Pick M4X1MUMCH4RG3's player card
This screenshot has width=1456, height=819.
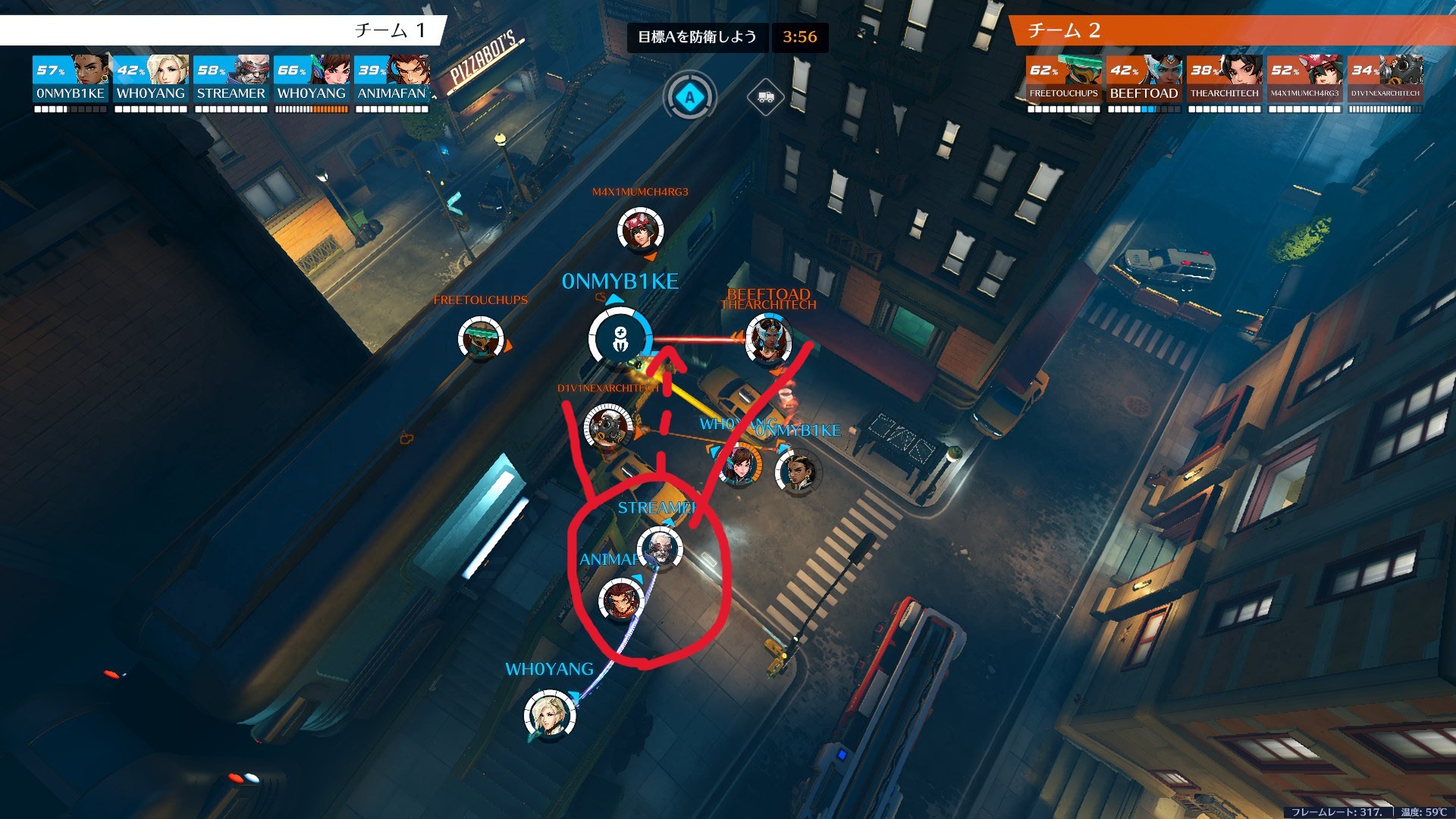point(1304,79)
